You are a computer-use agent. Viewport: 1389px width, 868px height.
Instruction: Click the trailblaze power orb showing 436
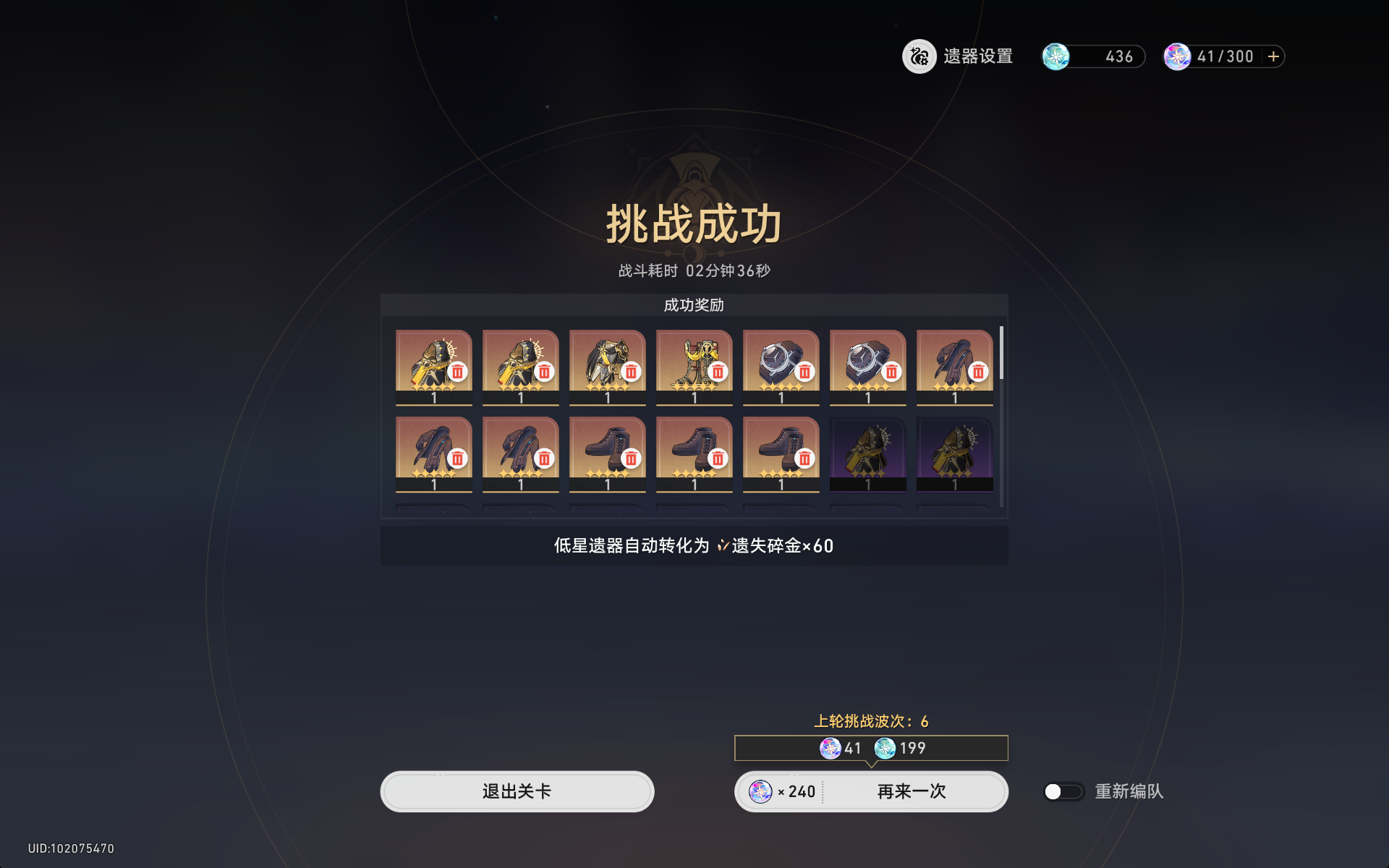(x=1056, y=56)
